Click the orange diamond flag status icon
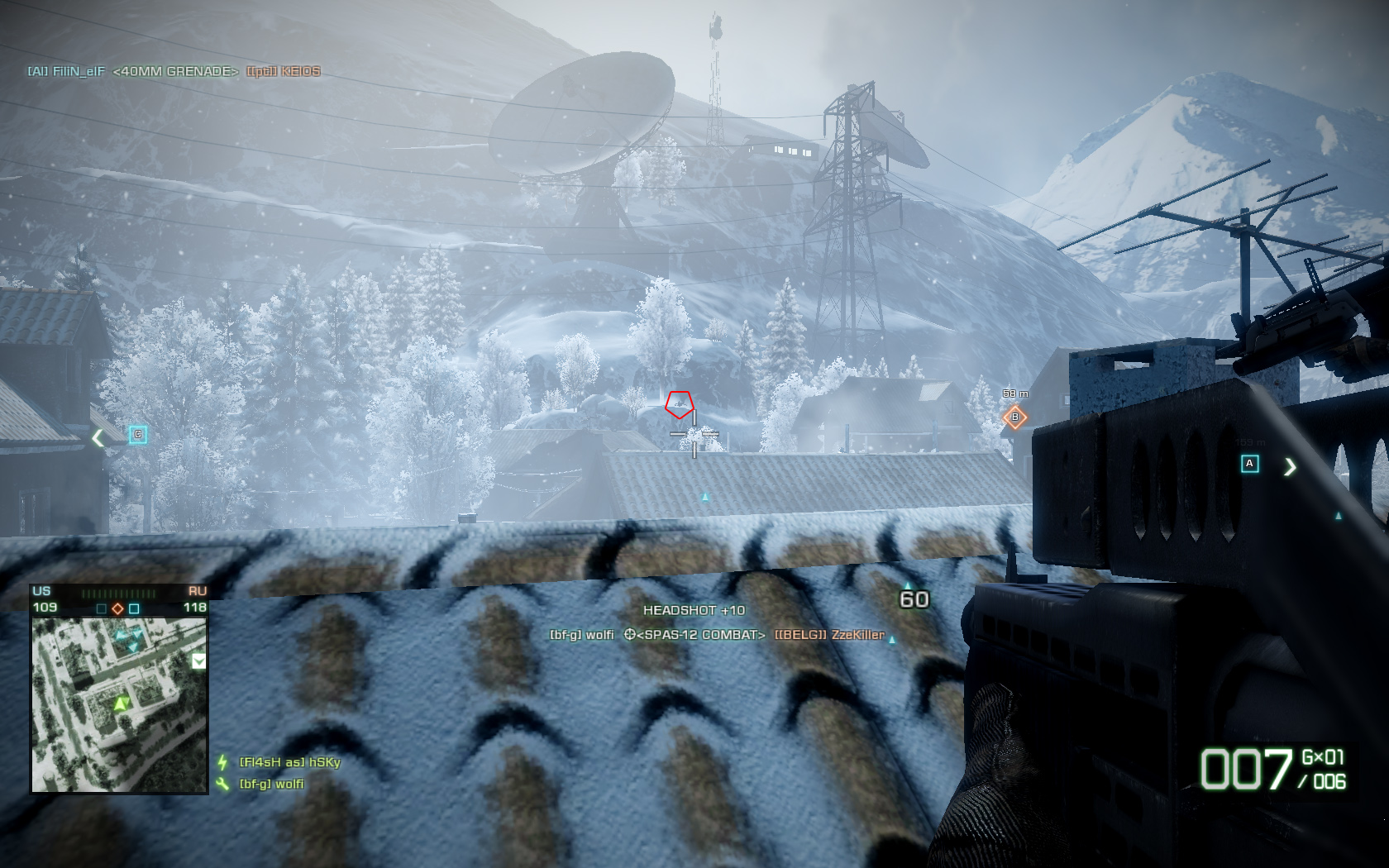The image size is (1389, 868). click(117, 608)
